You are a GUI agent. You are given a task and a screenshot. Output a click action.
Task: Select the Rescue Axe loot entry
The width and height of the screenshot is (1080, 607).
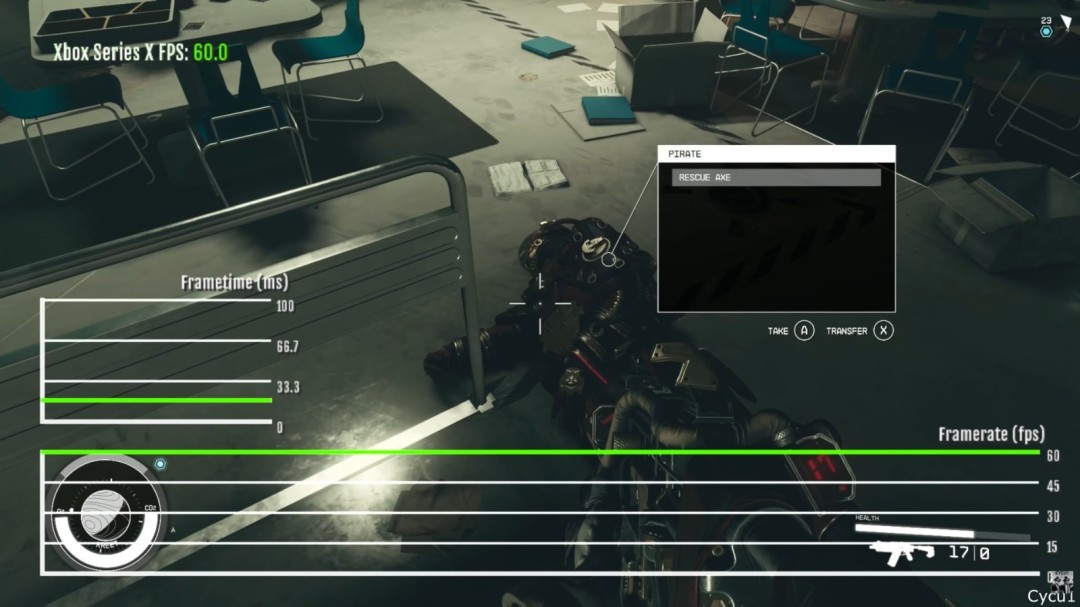point(776,177)
